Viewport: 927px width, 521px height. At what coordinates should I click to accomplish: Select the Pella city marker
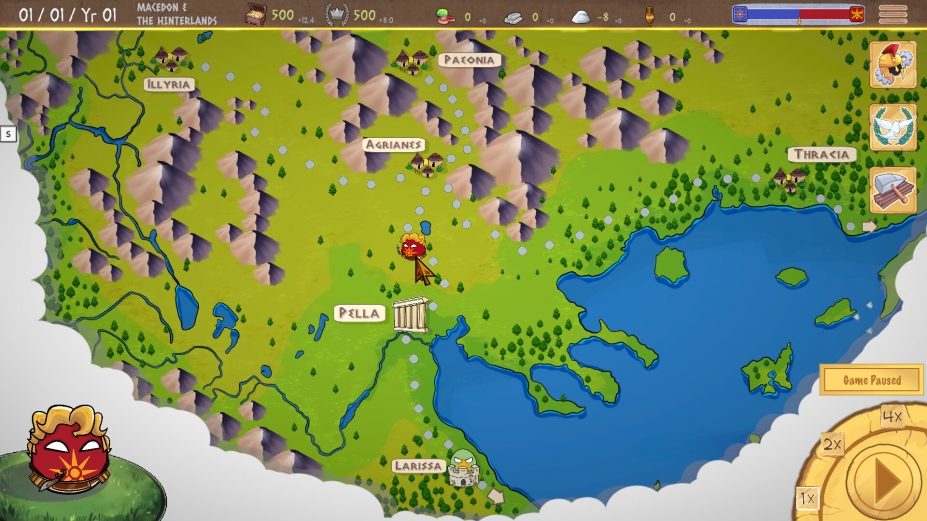pyautogui.click(x=410, y=314)
